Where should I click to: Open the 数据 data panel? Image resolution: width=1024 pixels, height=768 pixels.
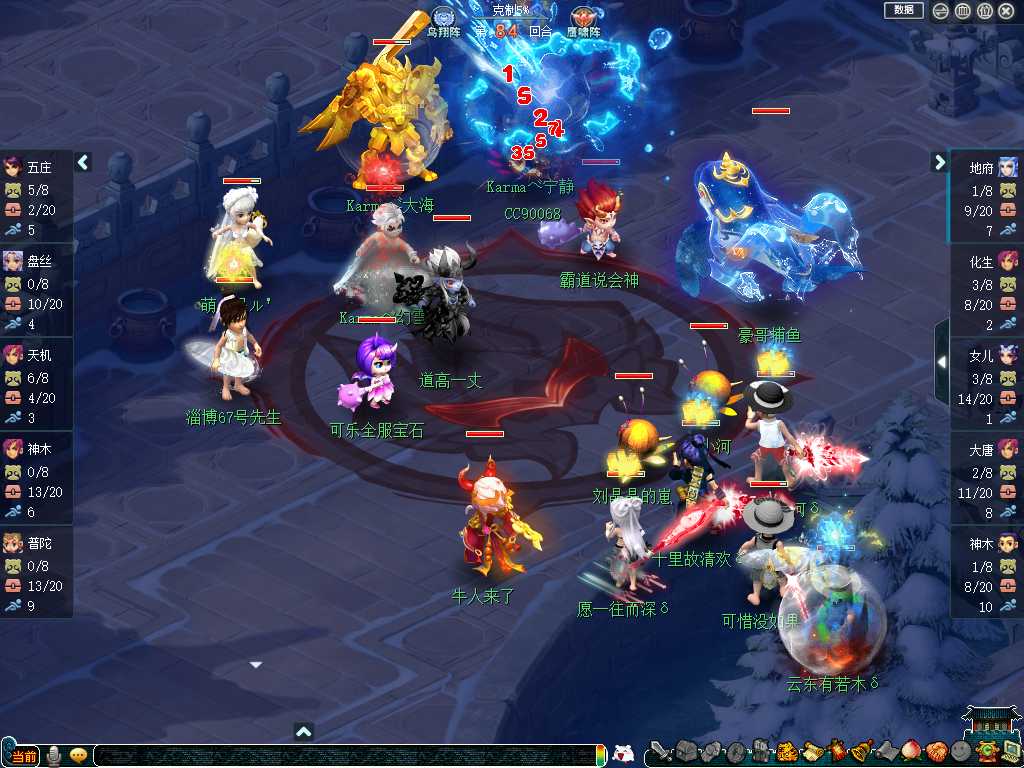tap(903, 10)
